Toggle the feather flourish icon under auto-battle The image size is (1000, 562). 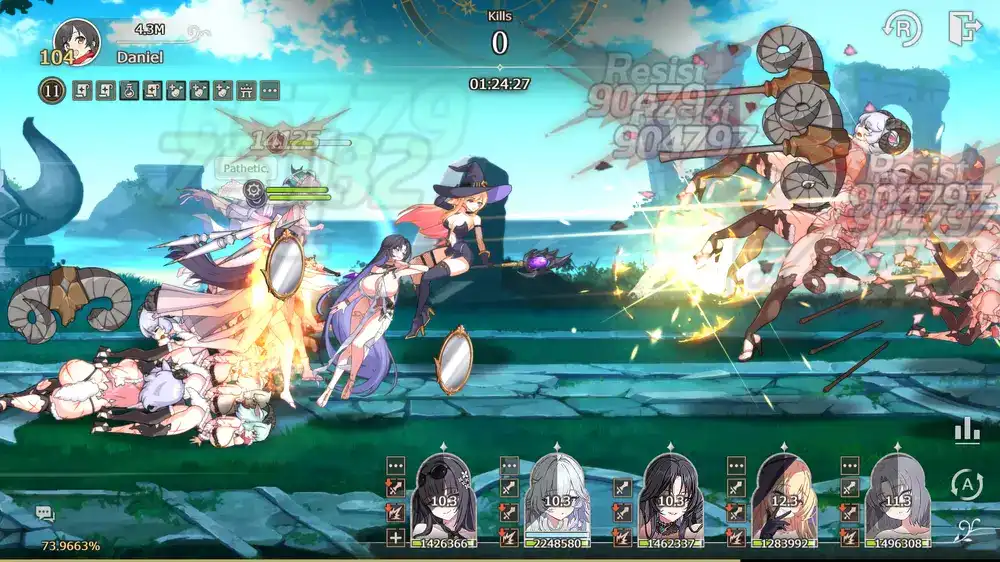coord(966,530)
